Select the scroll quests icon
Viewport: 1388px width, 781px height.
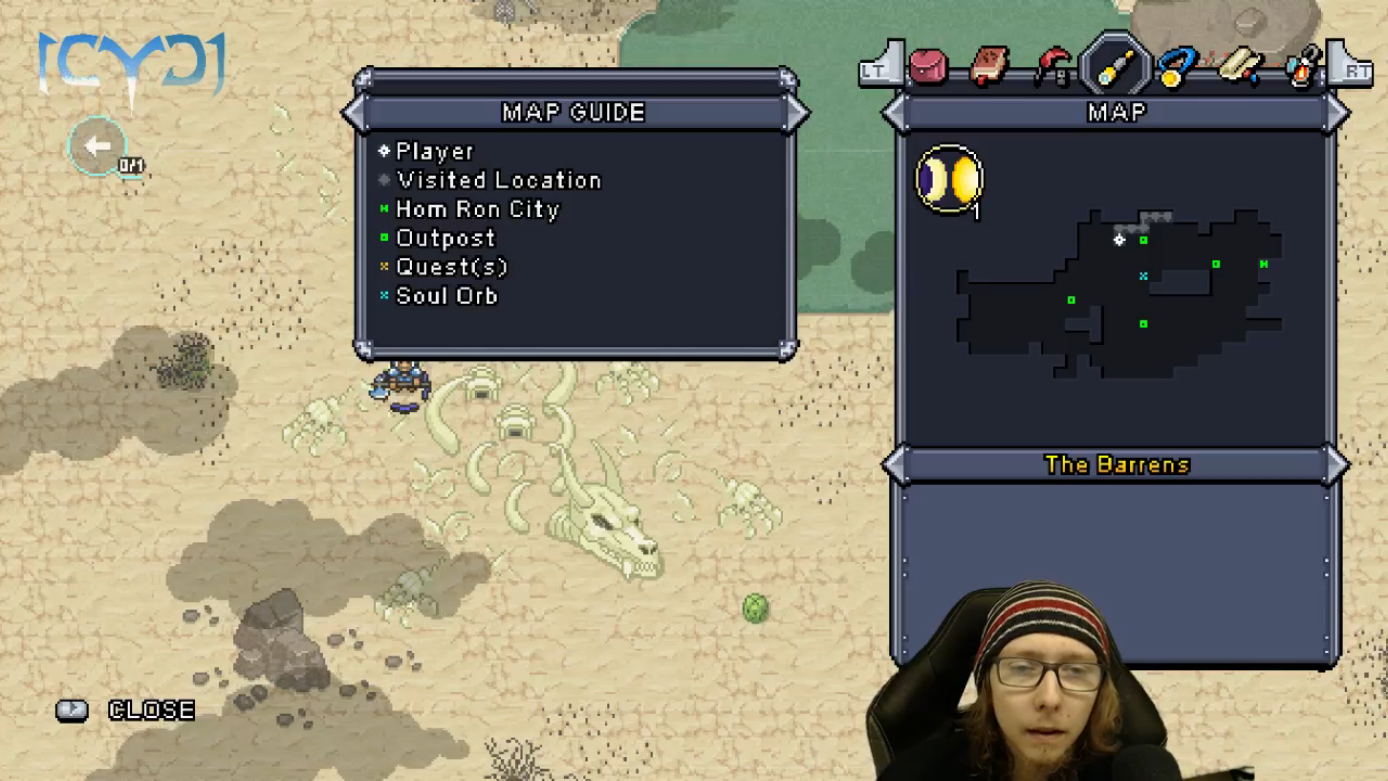click(1238, 65)
